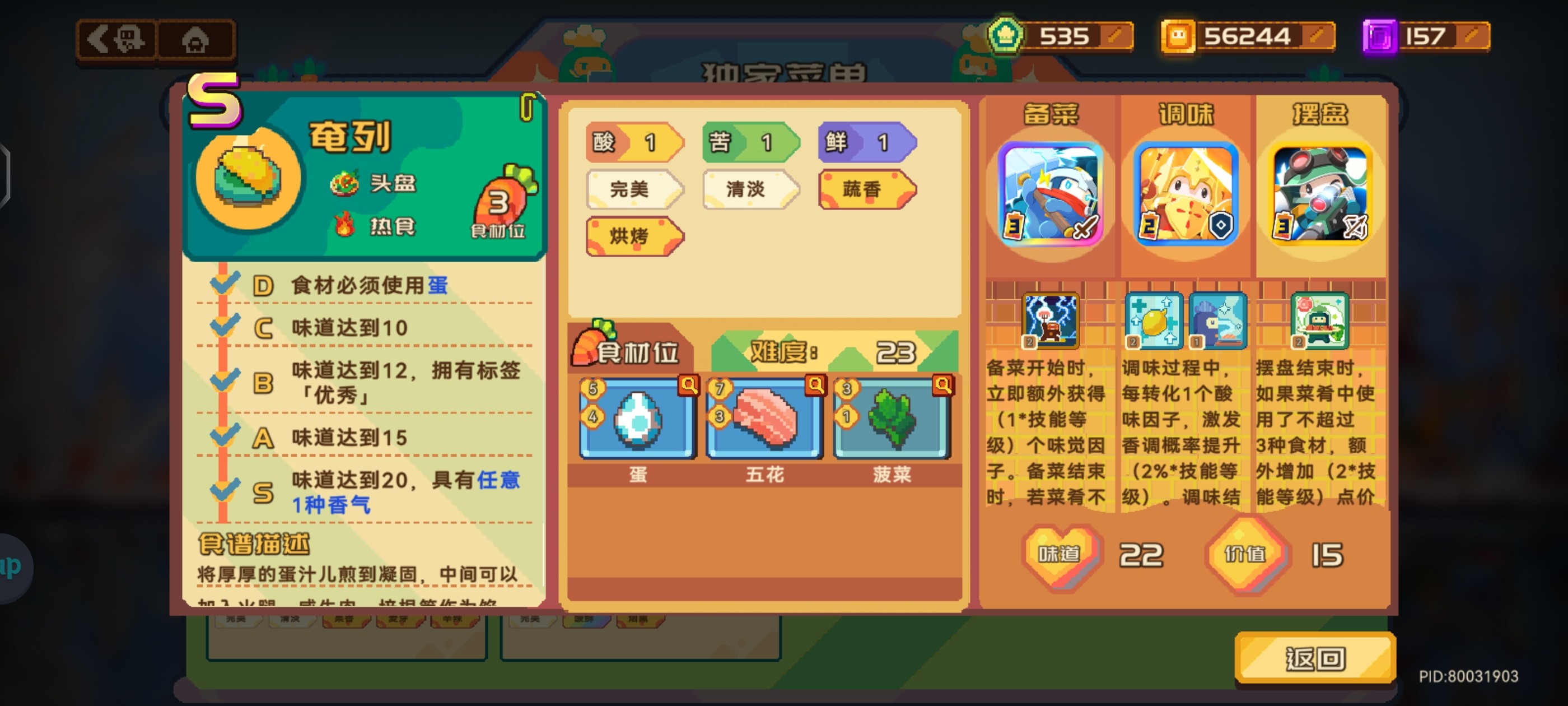This screenshot has width=1568, height=706.
Task: Select the 菠菜 spinach ingredient slot
Action: click(892, 420)
